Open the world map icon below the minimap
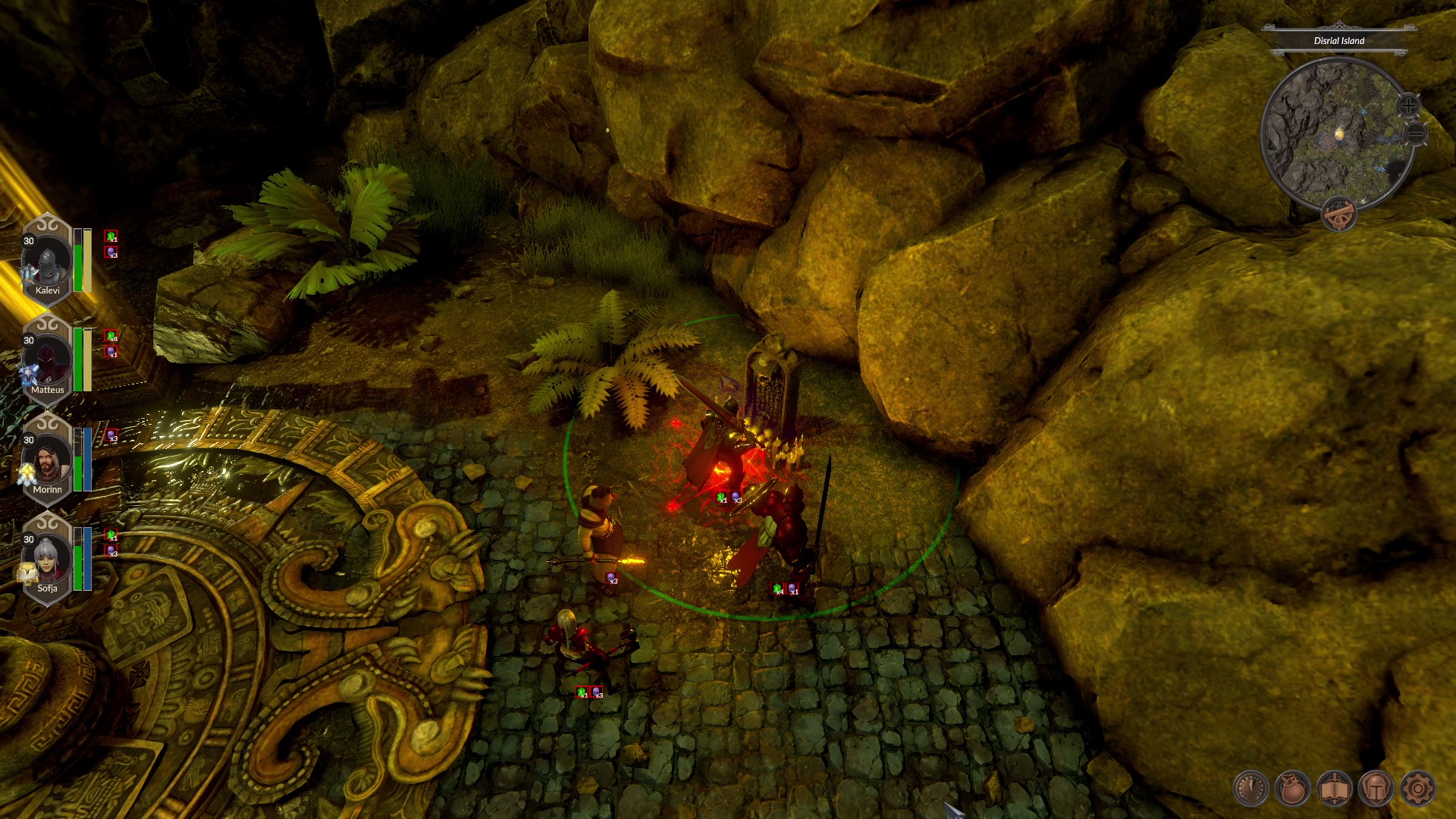Screen dimensions: 1456x819 click(1339, 215)
